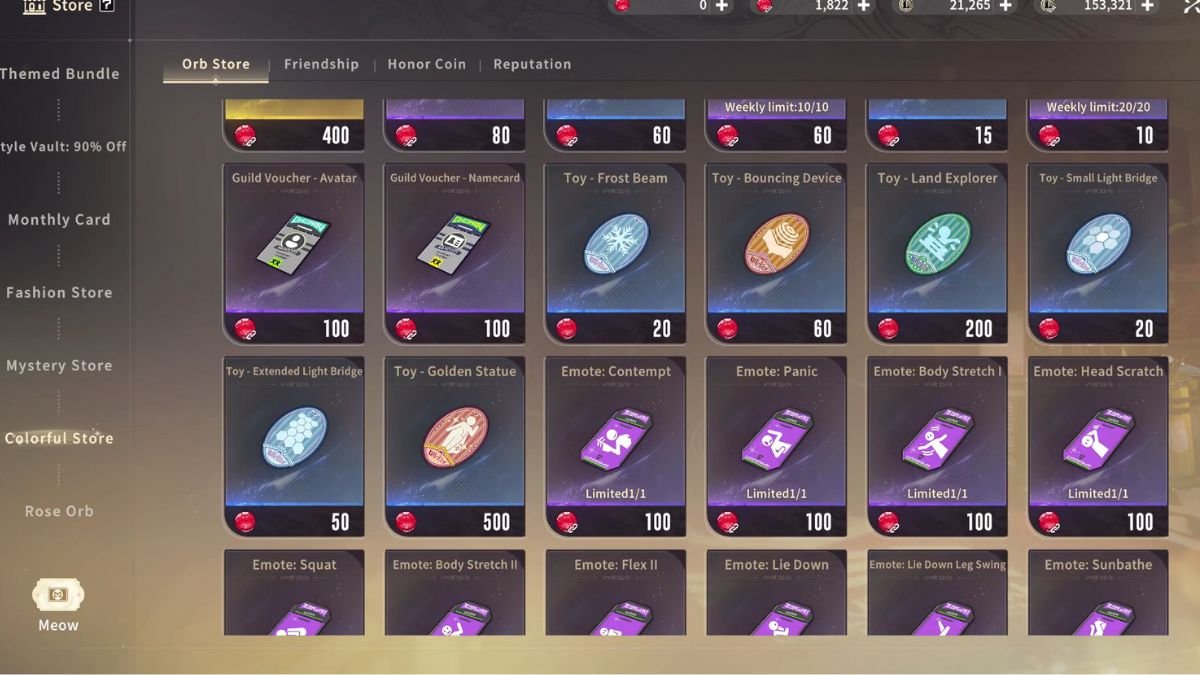
Task: Select the Emote: Panic card
Action: pyautogui.click(x=776, y=447)
